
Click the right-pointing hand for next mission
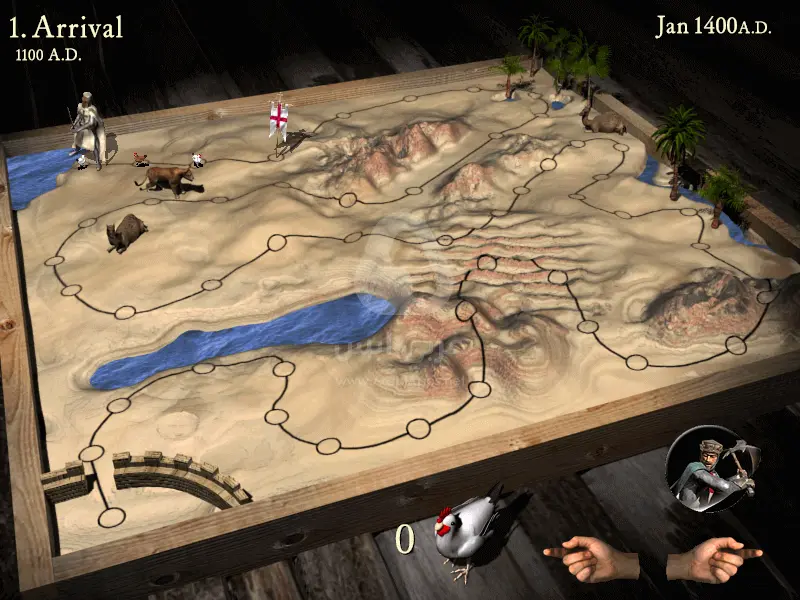[713, 556]
